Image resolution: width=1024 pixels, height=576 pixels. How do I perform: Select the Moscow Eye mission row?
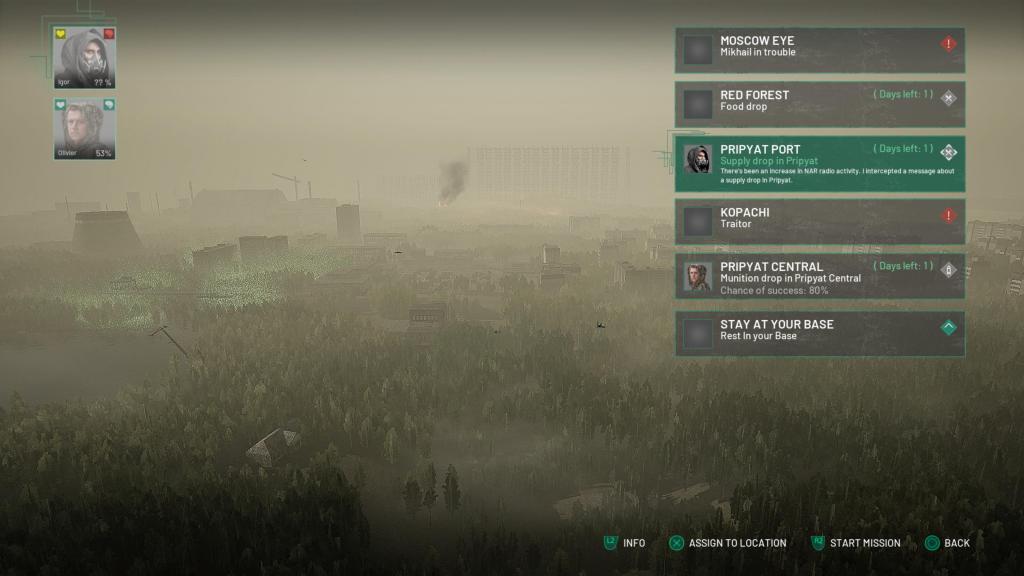pyautogui.click(x=820, y=49)
